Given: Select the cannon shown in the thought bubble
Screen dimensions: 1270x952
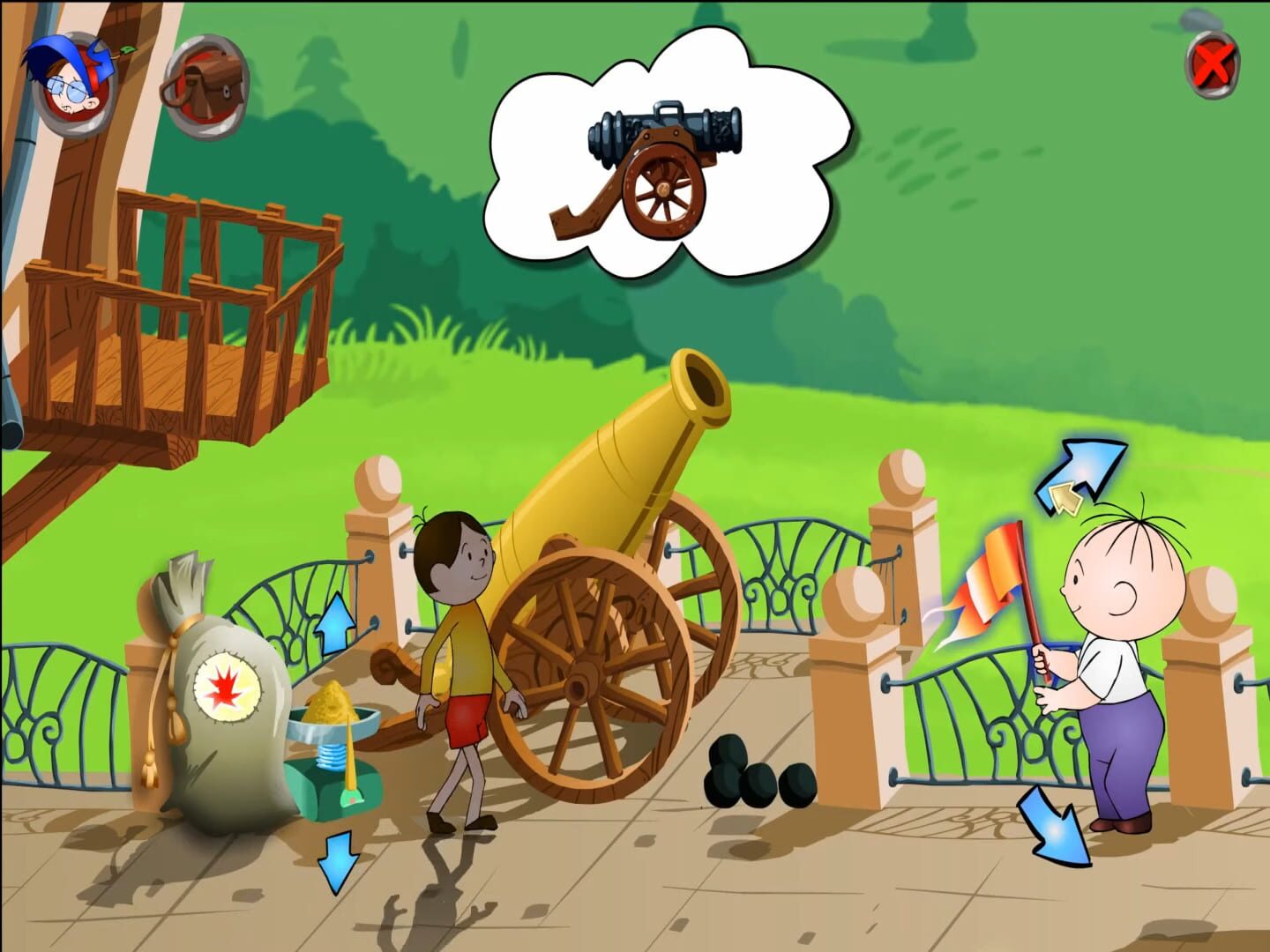Looking at the screenshot, I should pyautogui.click(x=666, y=167).
